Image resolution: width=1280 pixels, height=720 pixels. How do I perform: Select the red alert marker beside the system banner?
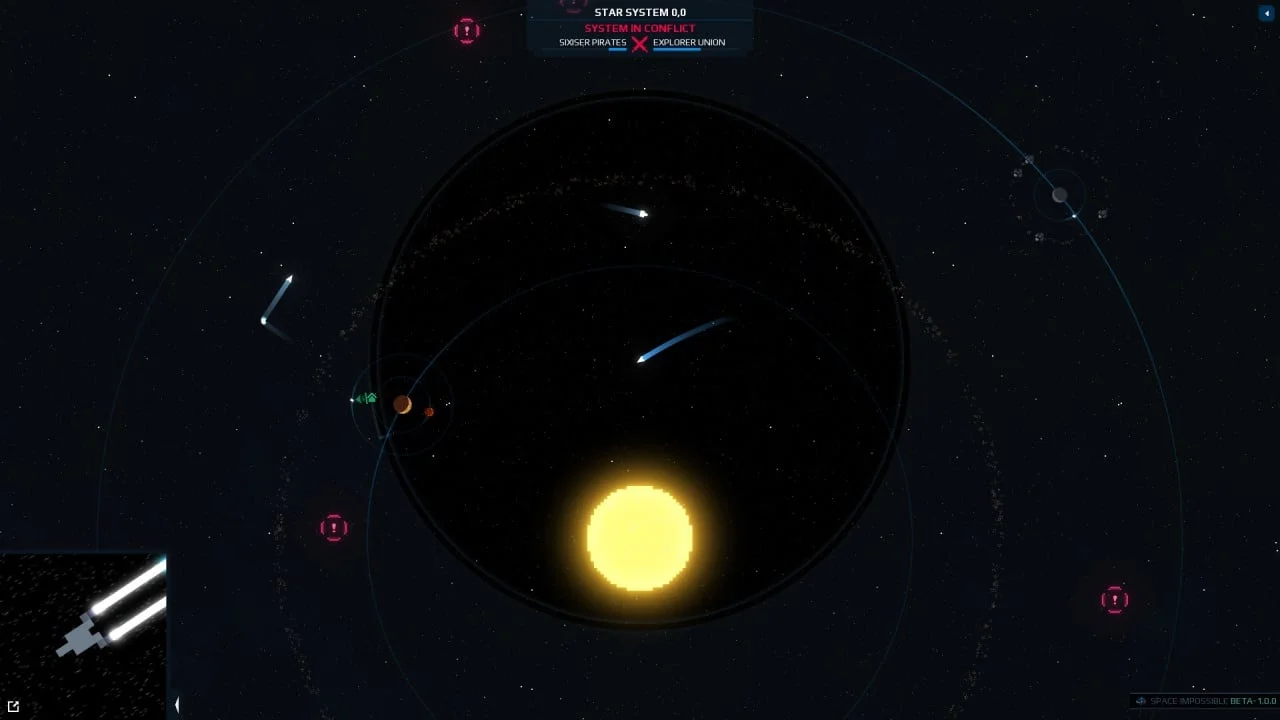tap(467, 31)
